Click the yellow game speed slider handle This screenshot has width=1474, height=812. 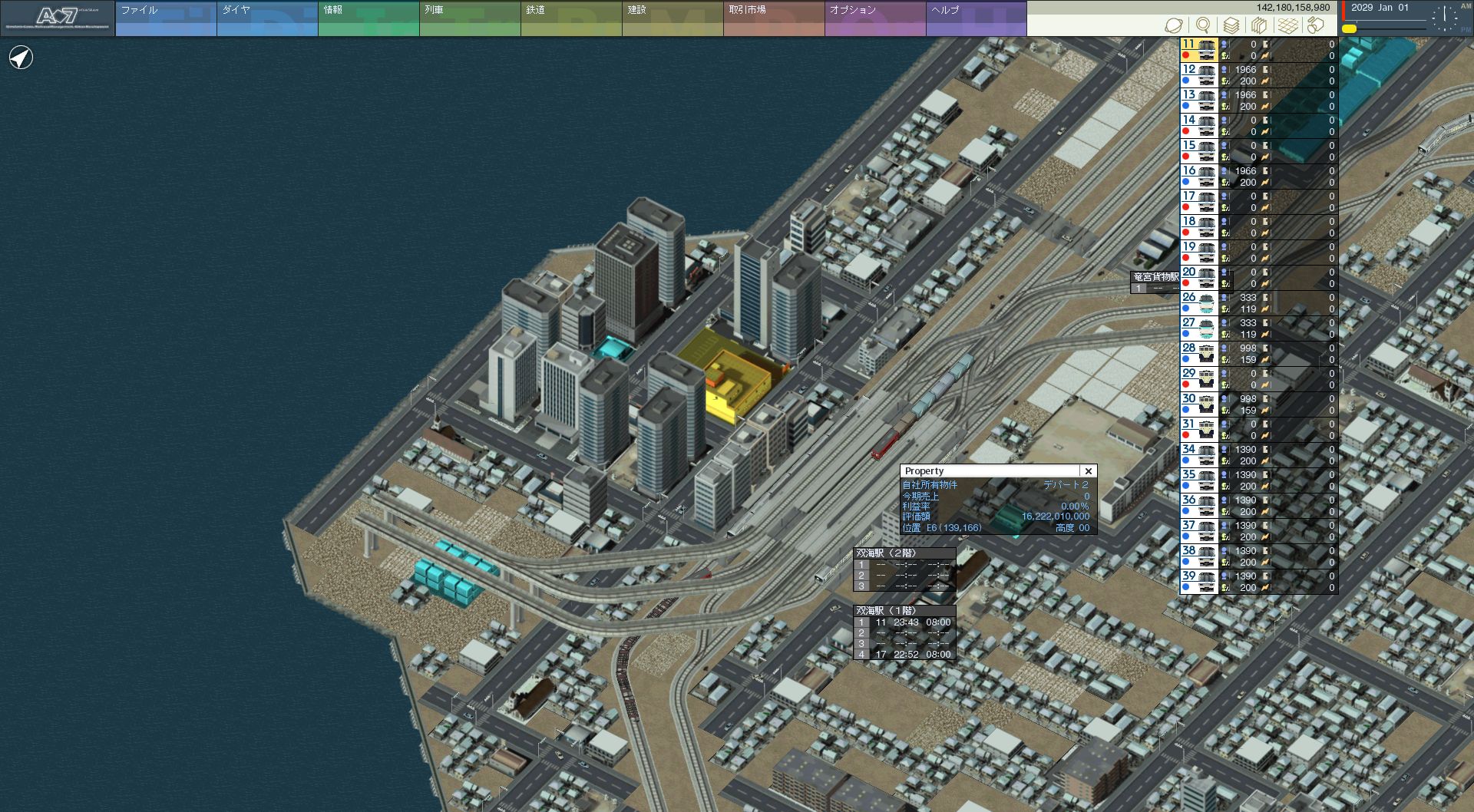tap(1349, 29)
